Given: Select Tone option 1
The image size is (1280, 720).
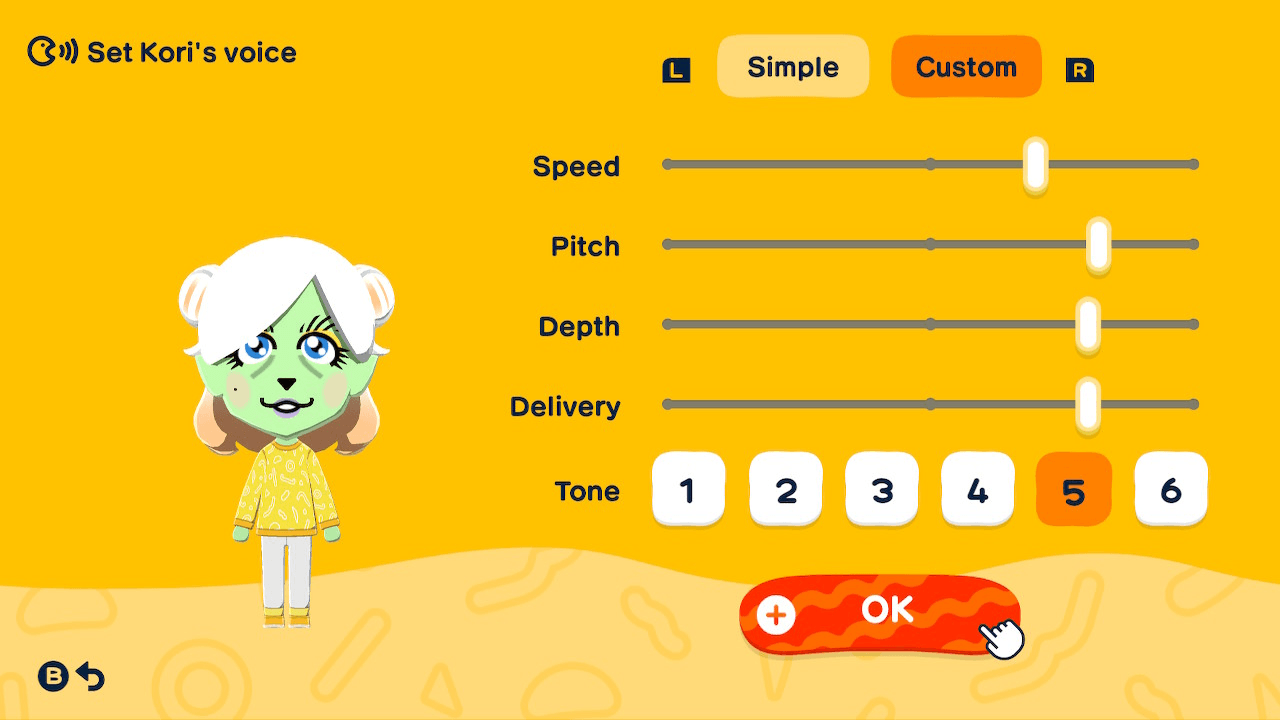Looking at the screenshot, I should (688, 489).
